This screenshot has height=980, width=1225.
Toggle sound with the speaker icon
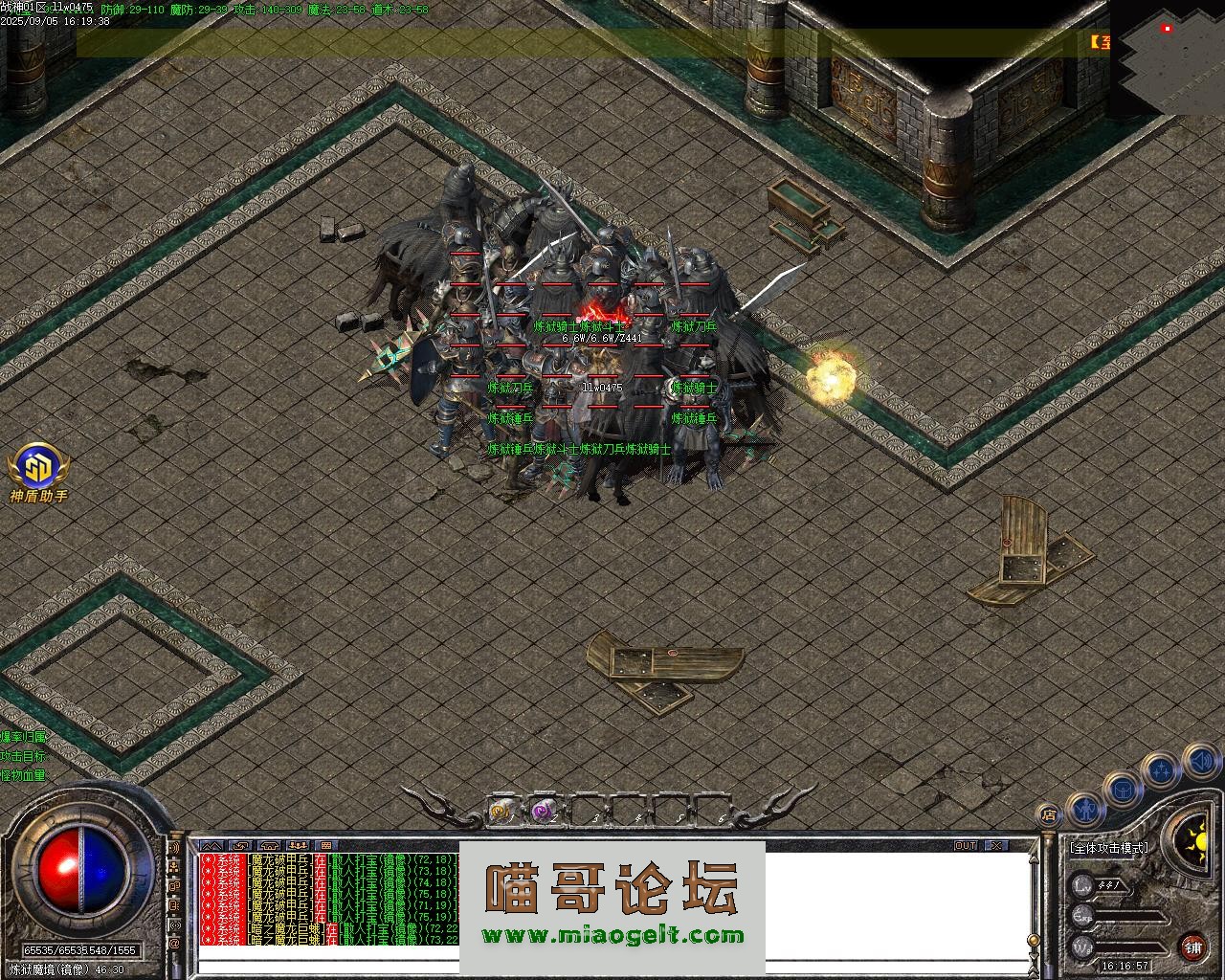1200,762
